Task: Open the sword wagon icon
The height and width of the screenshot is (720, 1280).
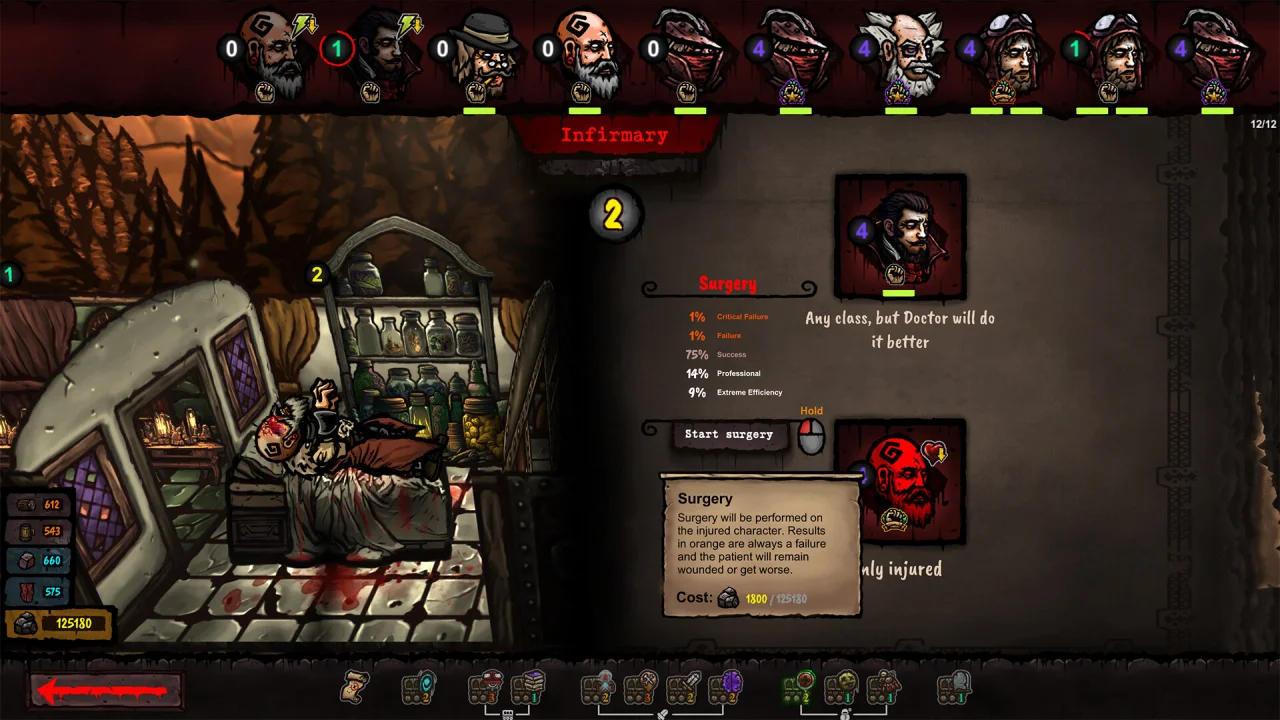Action: [x=685, y=688]
